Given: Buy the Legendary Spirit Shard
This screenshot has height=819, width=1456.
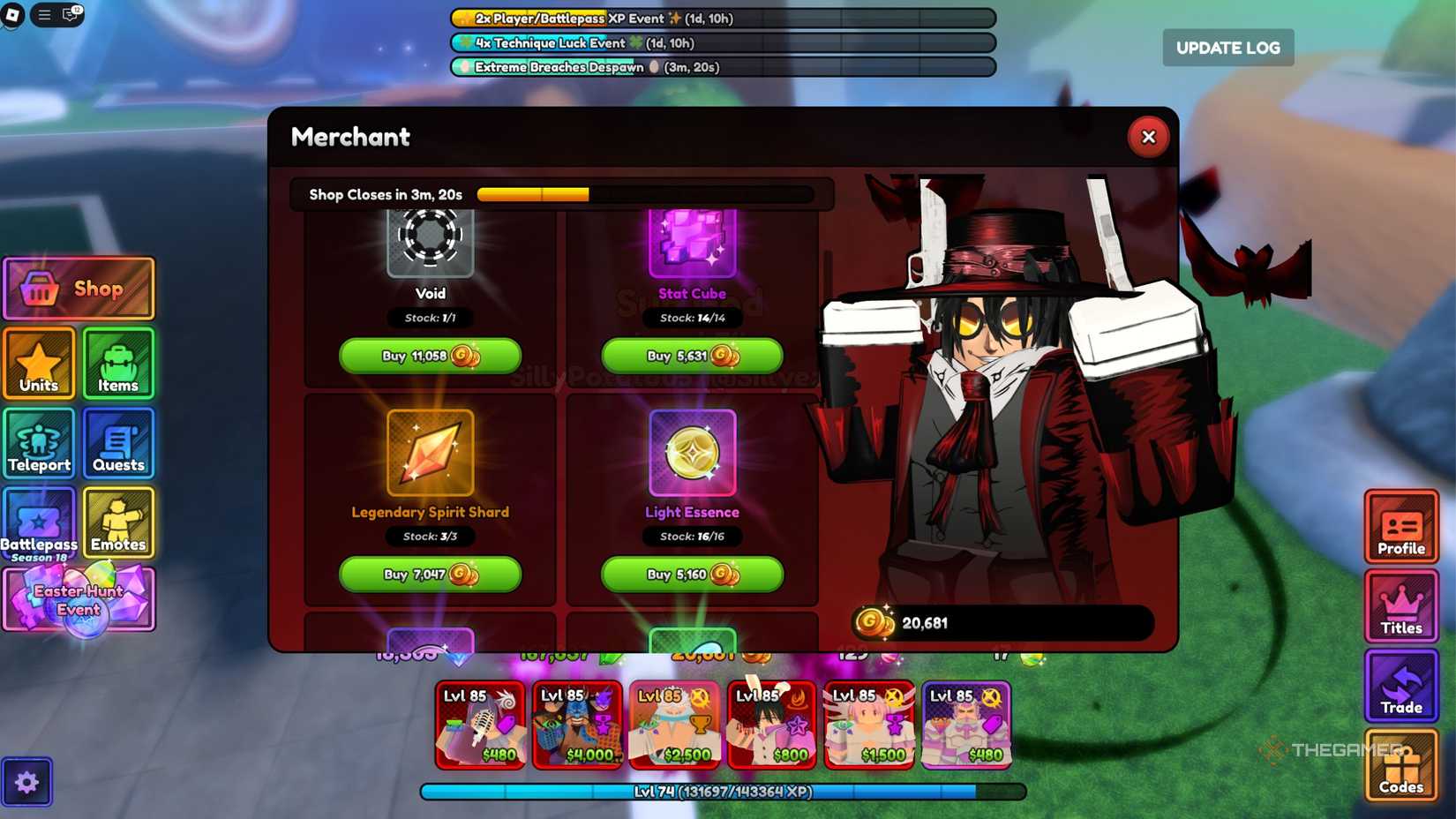Looking at the screenshot, I should [x=429, y=575].
